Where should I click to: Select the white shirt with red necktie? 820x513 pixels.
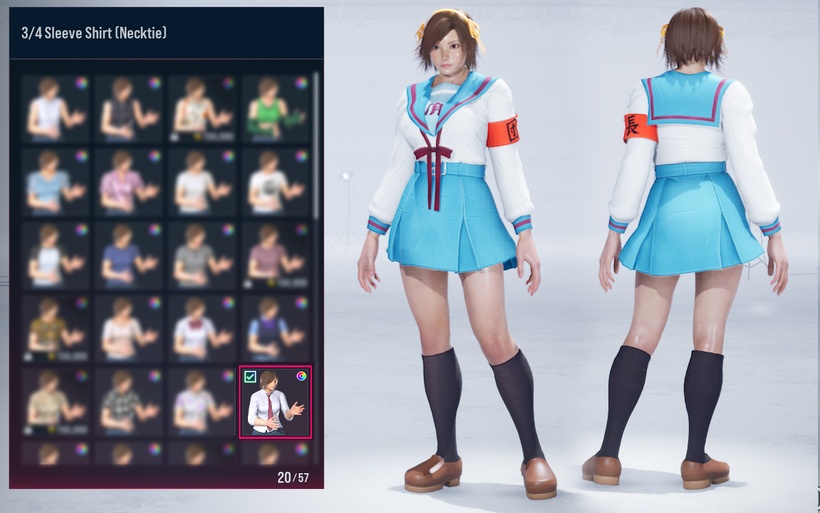coord(275,404)
